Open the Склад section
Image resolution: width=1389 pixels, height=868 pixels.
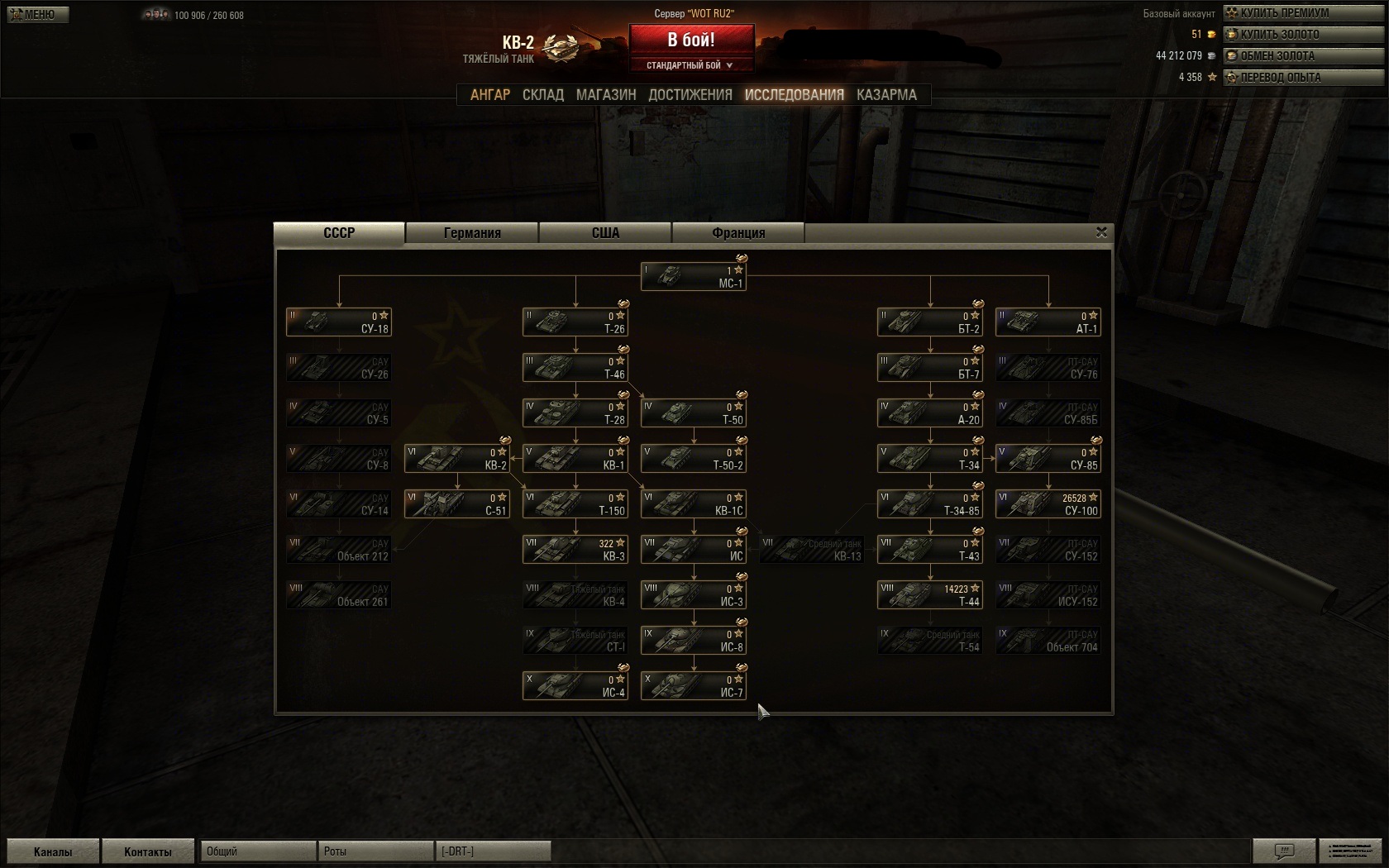(x=543, y=95)
